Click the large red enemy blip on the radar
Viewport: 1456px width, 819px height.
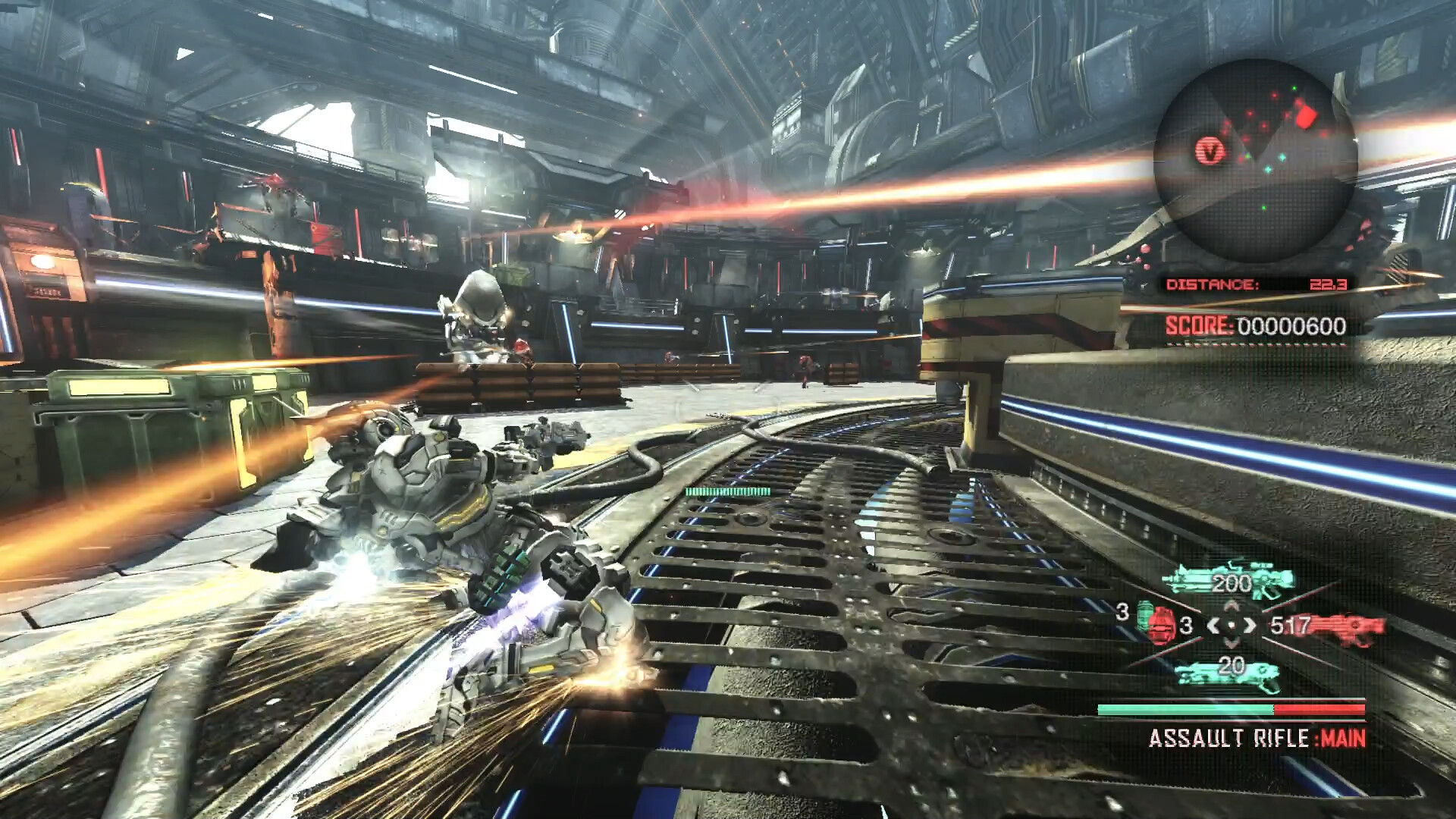[x=1306, y=116]
